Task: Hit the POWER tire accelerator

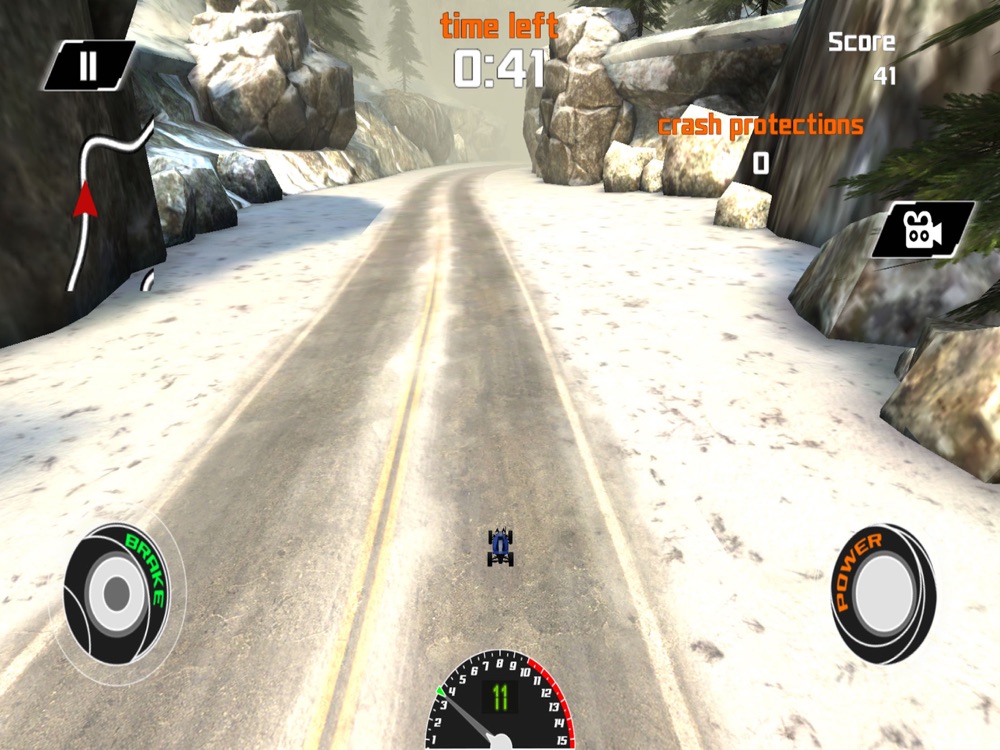Action: click(x=883, y=594)
